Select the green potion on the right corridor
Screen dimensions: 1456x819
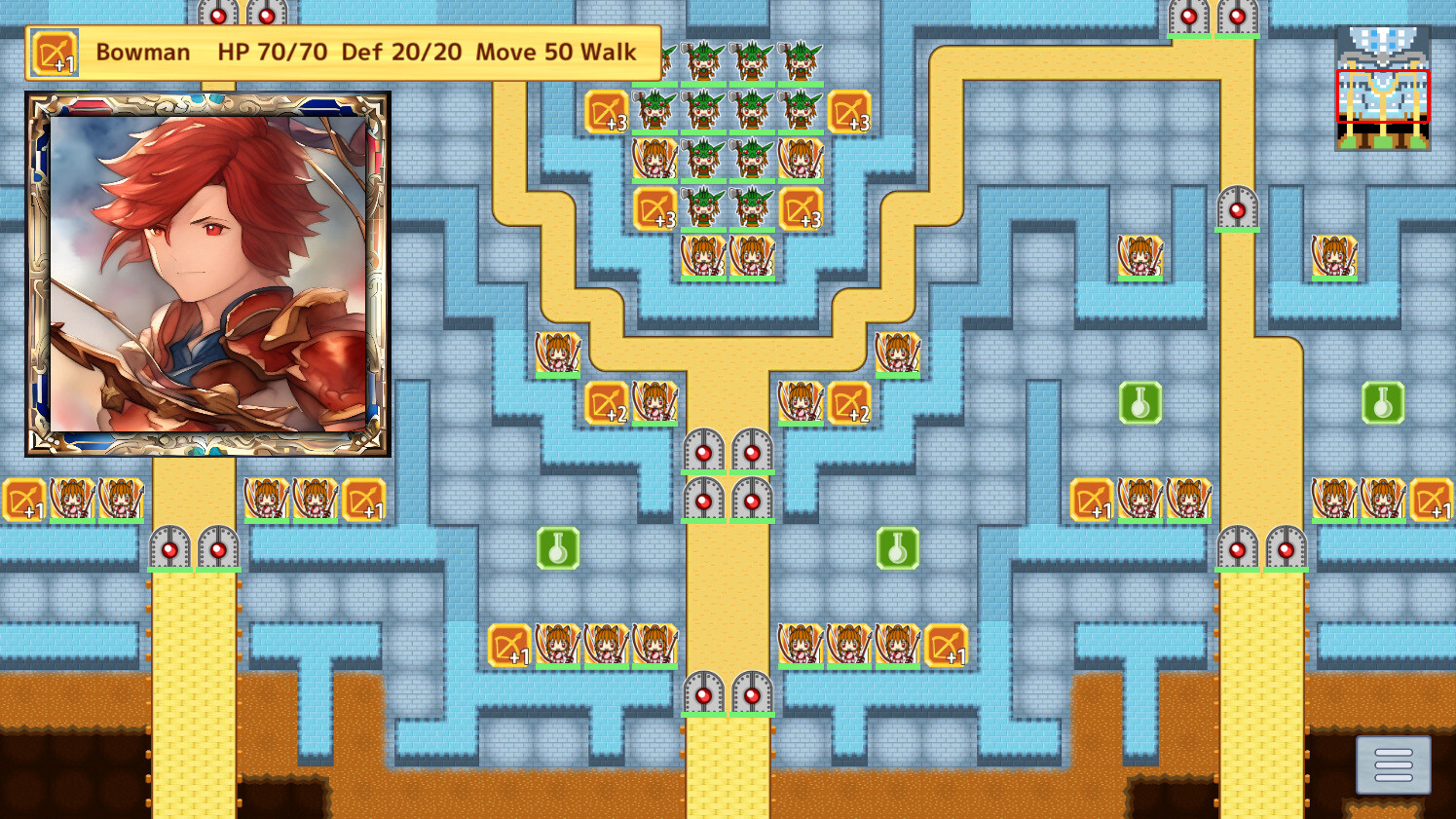1140,402
